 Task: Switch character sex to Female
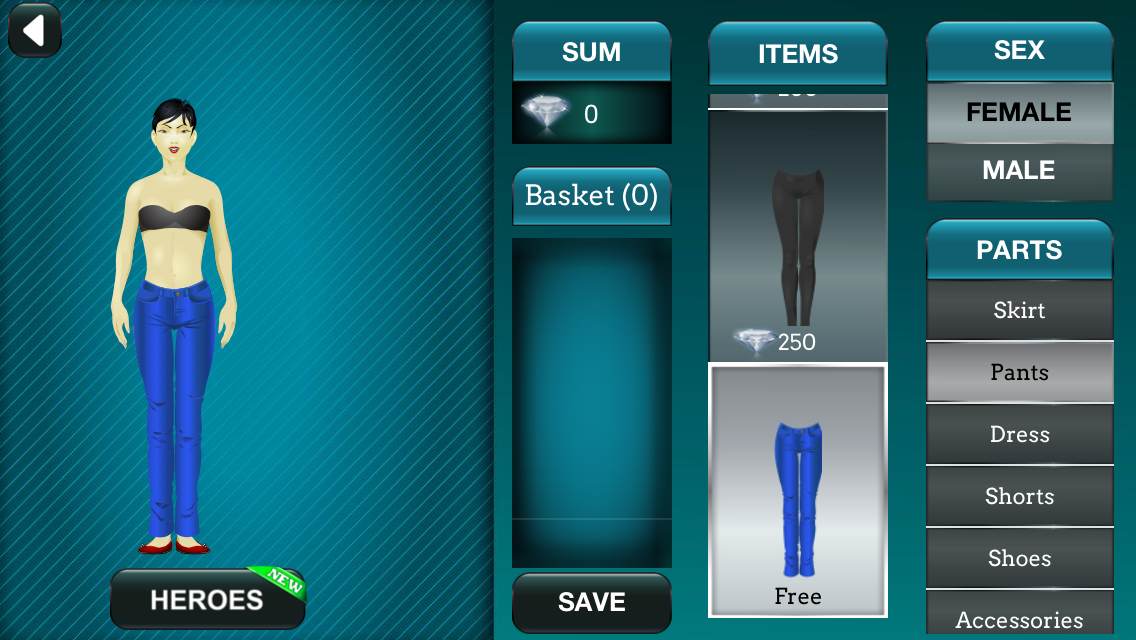pyautogui.click(x=1018, y=112)
